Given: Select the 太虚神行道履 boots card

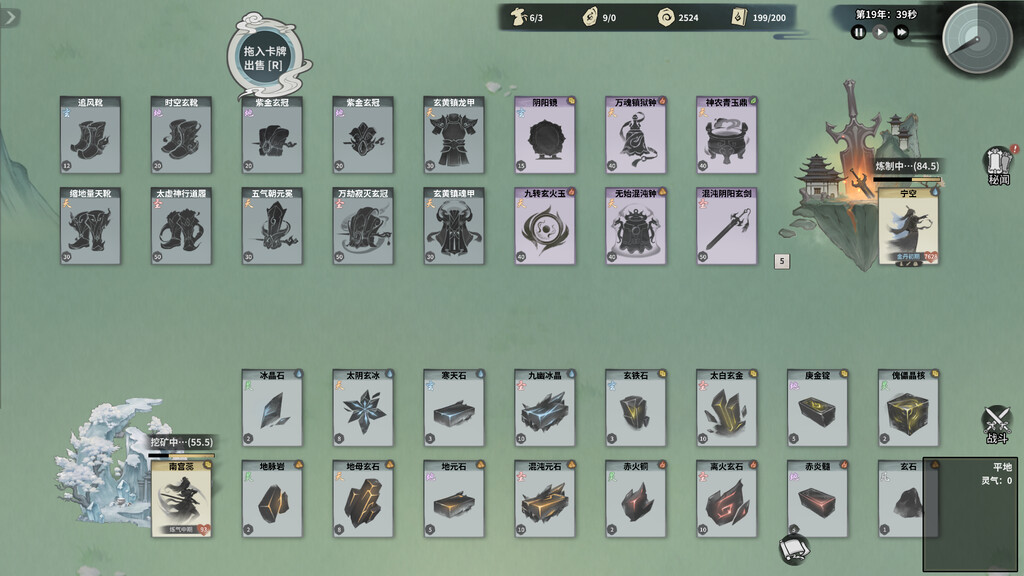Looking at the screenshot, I should [181, 226].
